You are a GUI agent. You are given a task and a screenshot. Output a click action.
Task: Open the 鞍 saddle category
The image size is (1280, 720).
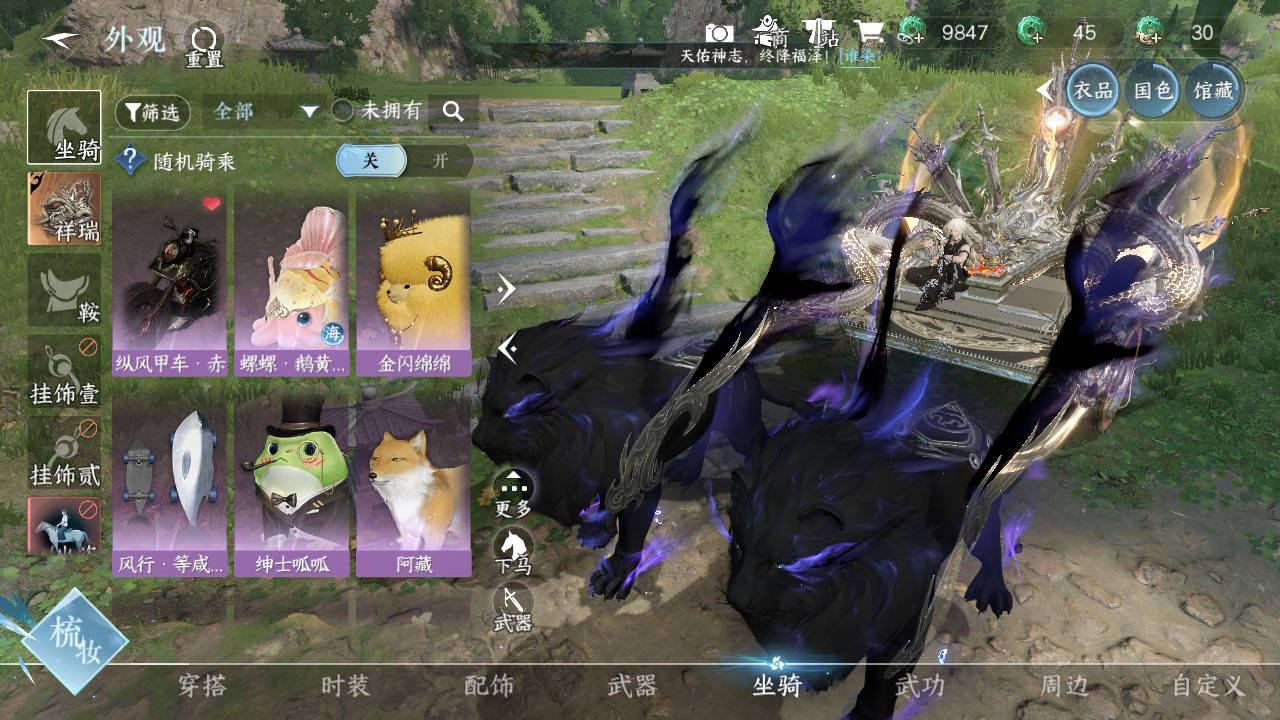click(x=64, y=290)
